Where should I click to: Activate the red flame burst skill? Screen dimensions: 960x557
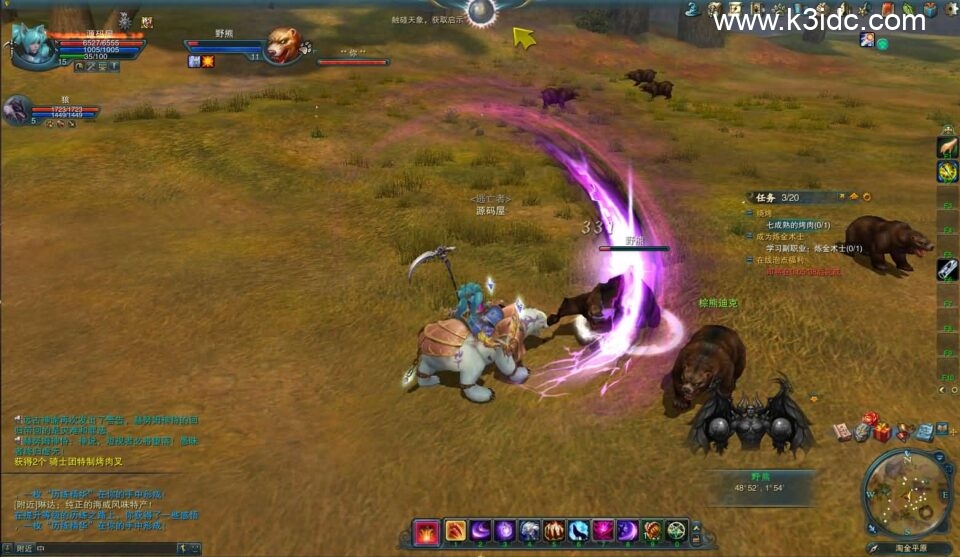[x=426, y=531]
